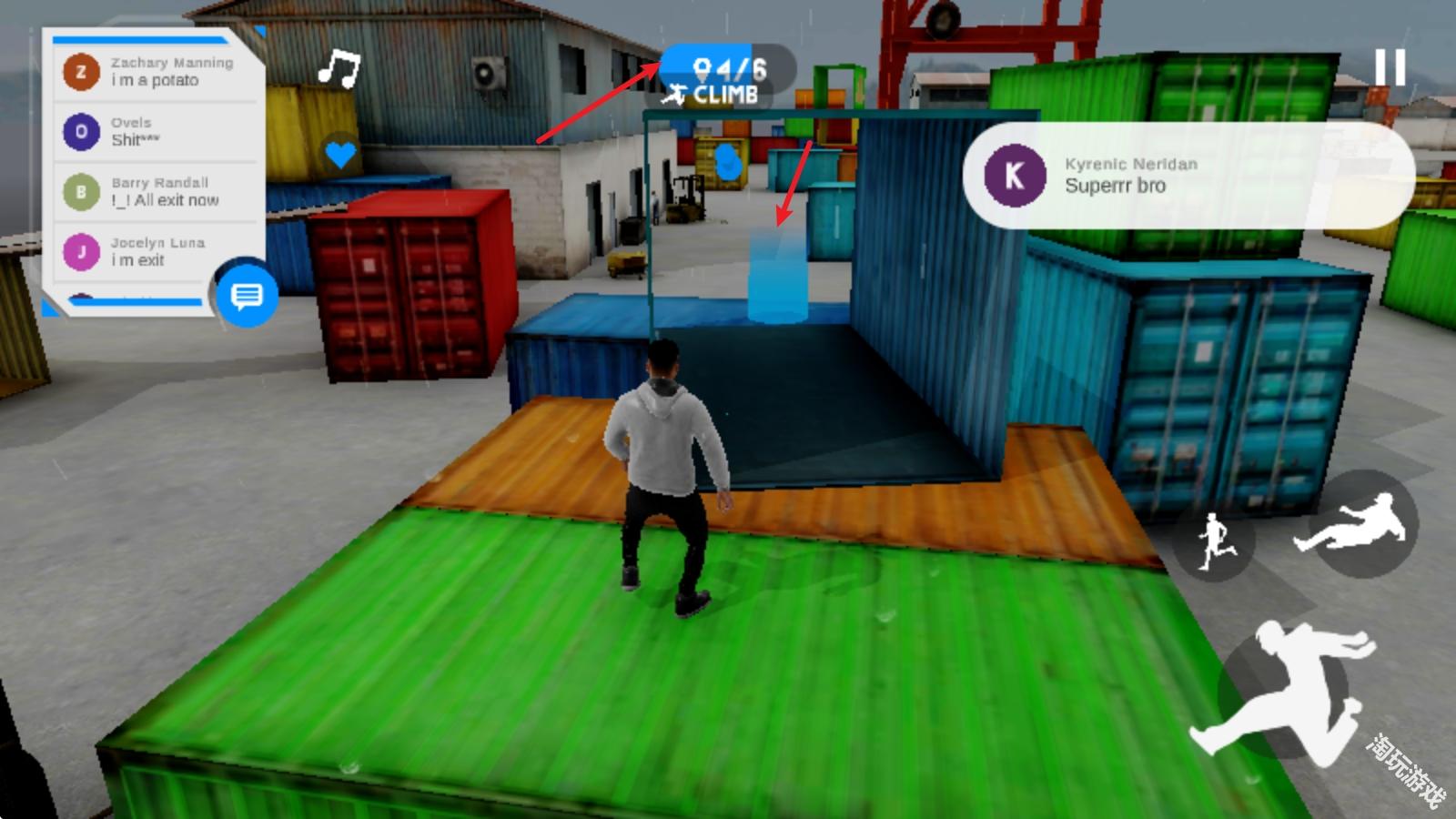
Task: Toggle the music note icon
Action: [339, 68]
